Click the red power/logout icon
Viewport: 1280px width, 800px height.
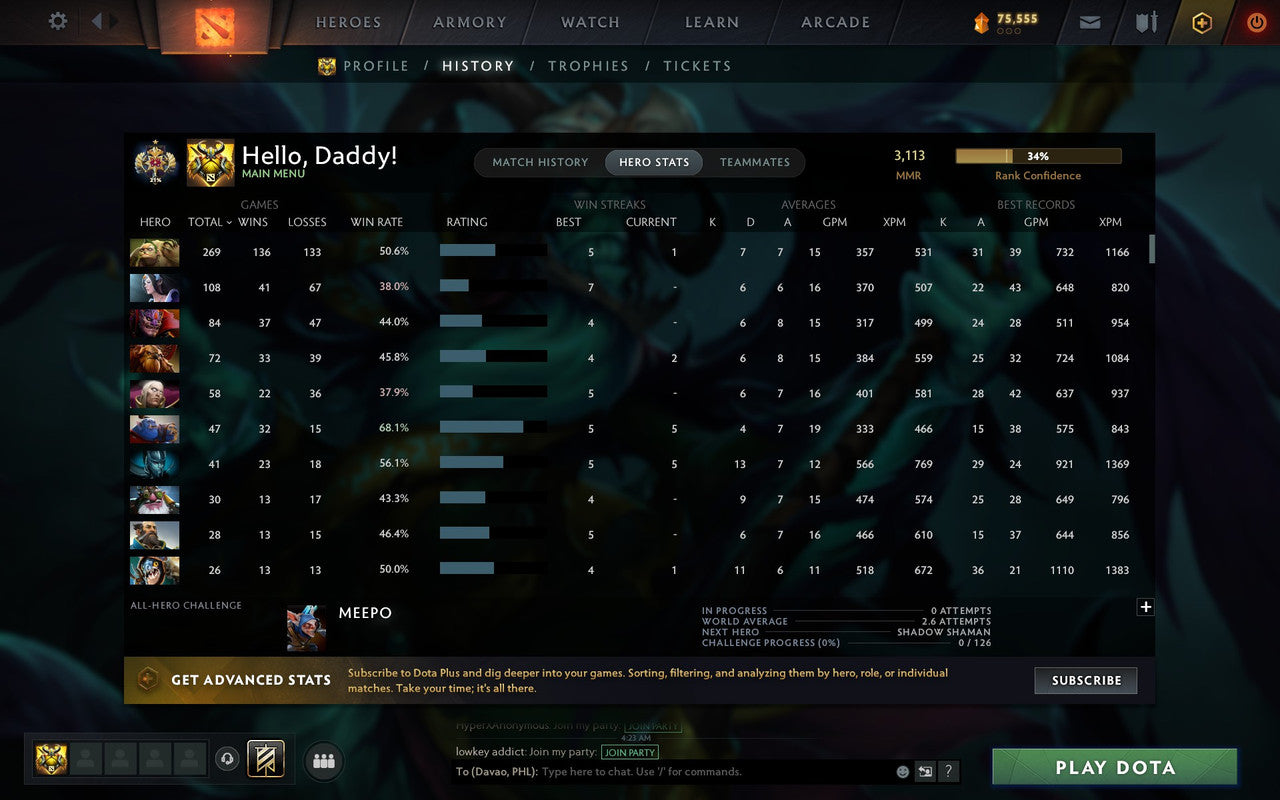pos(1256,22)
